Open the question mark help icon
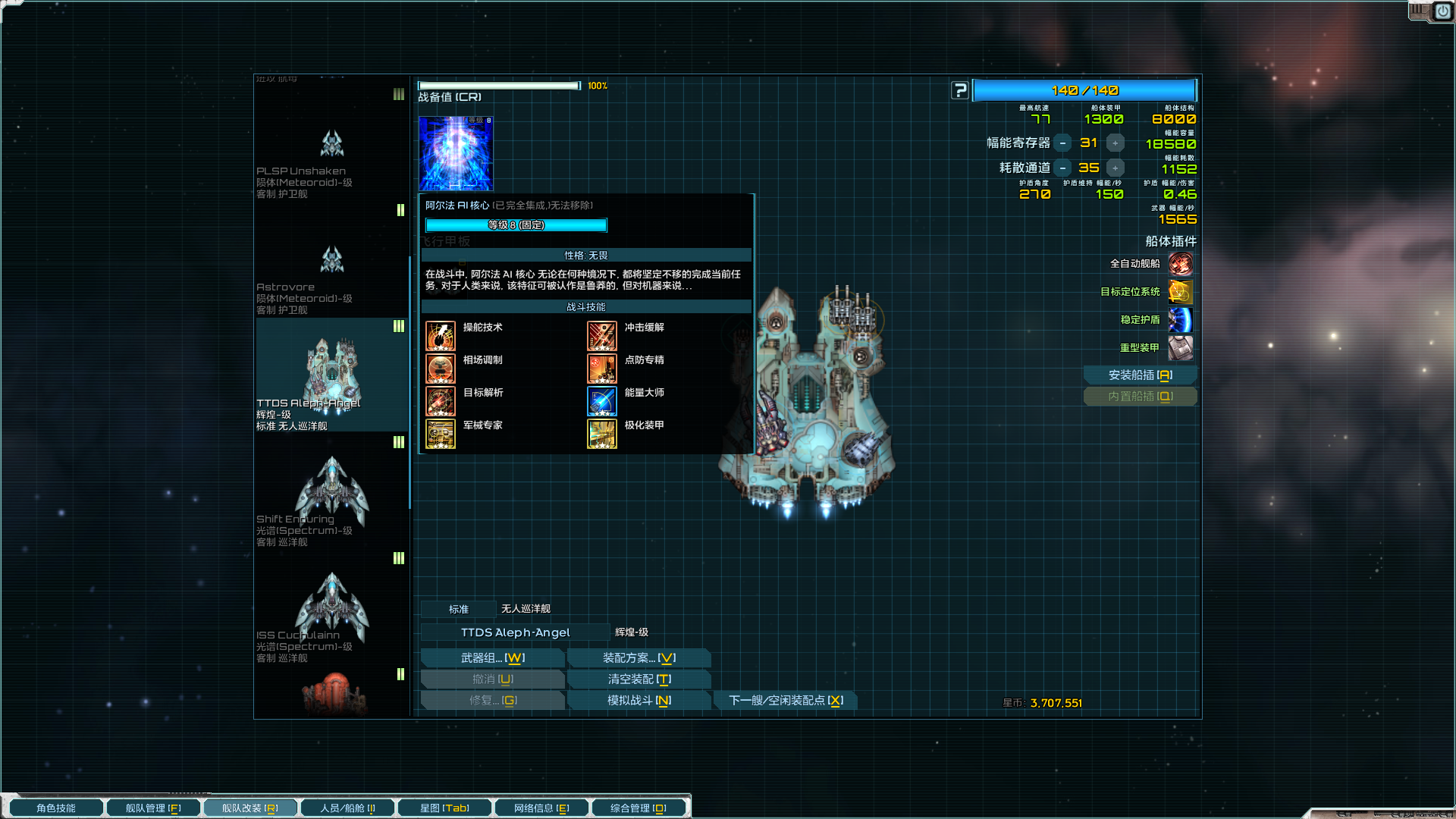The image size is (1456, 819). (960, 90)
